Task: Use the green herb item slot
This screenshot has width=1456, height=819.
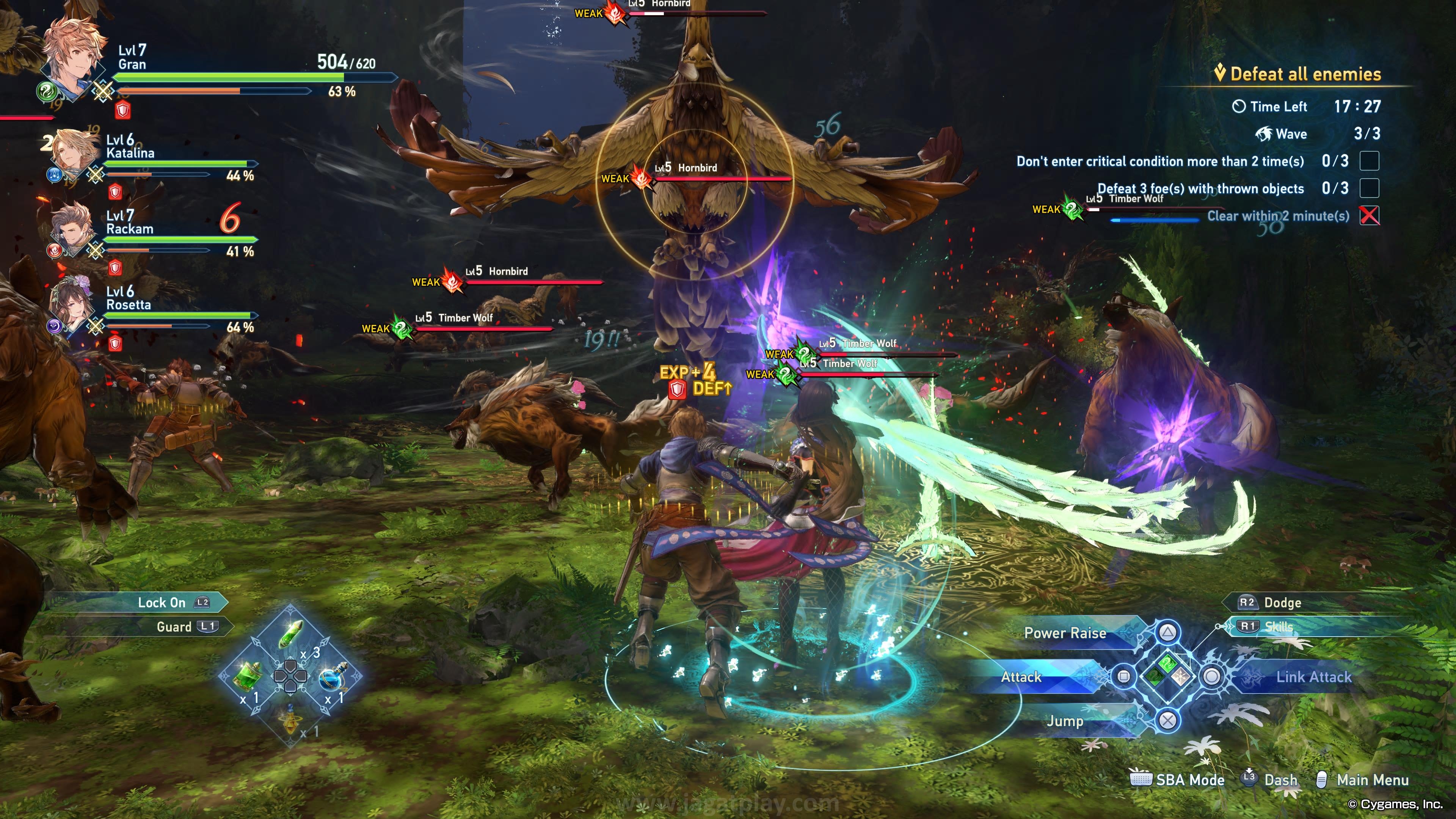Action: coord(292,634)
